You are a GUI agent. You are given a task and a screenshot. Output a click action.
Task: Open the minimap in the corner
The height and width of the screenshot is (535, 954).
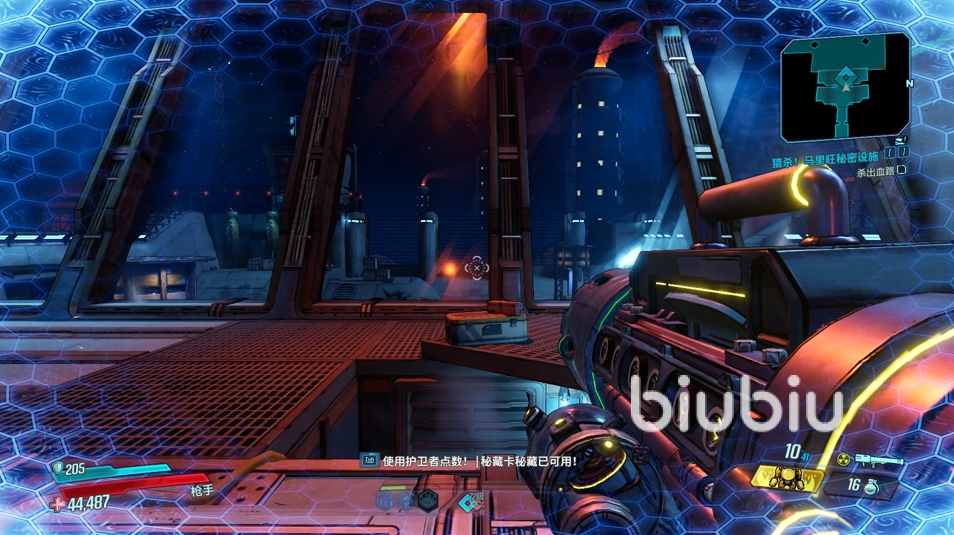click(846, 87)
